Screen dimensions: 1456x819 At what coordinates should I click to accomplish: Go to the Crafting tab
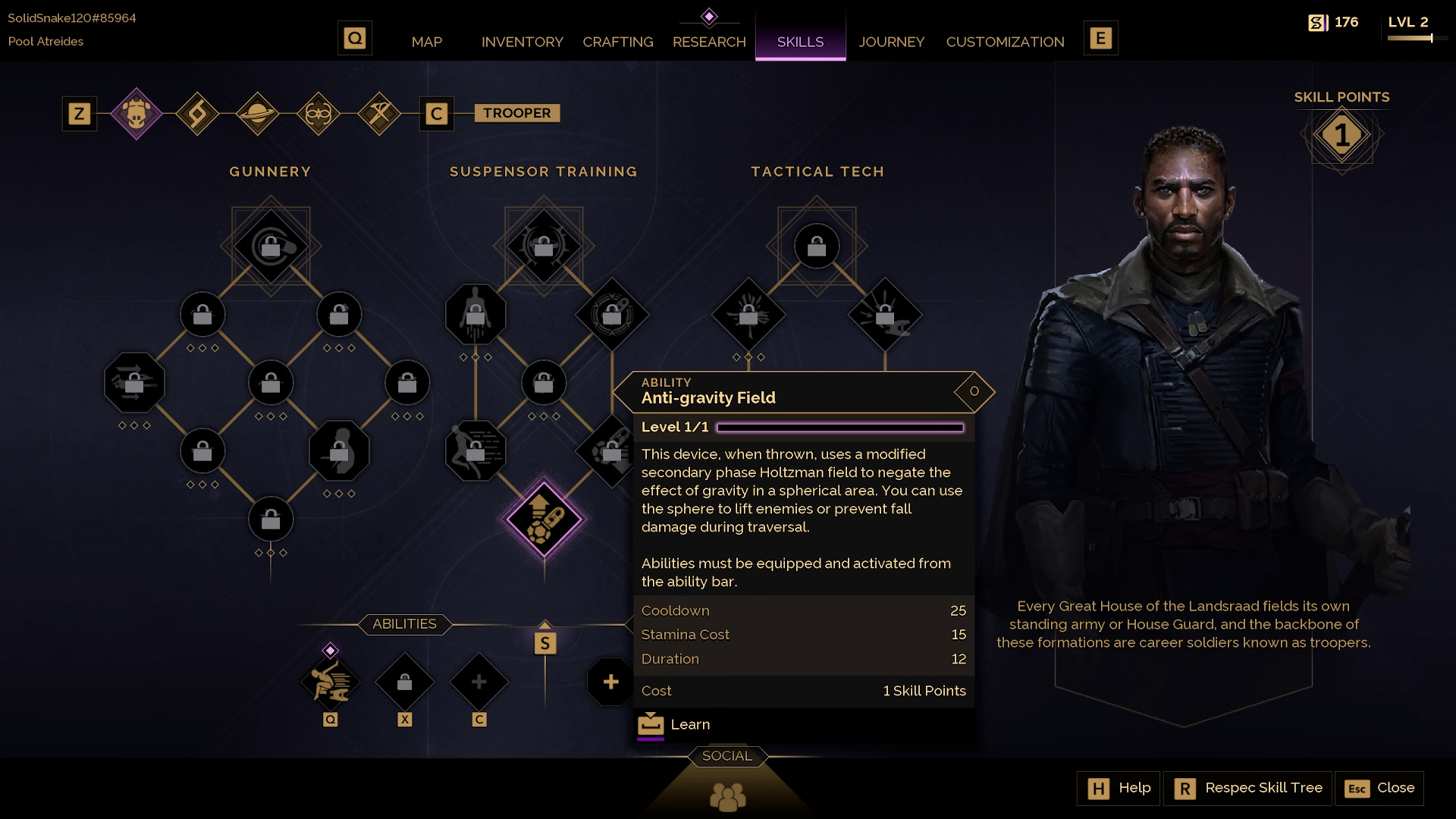(x=617, y=42)
